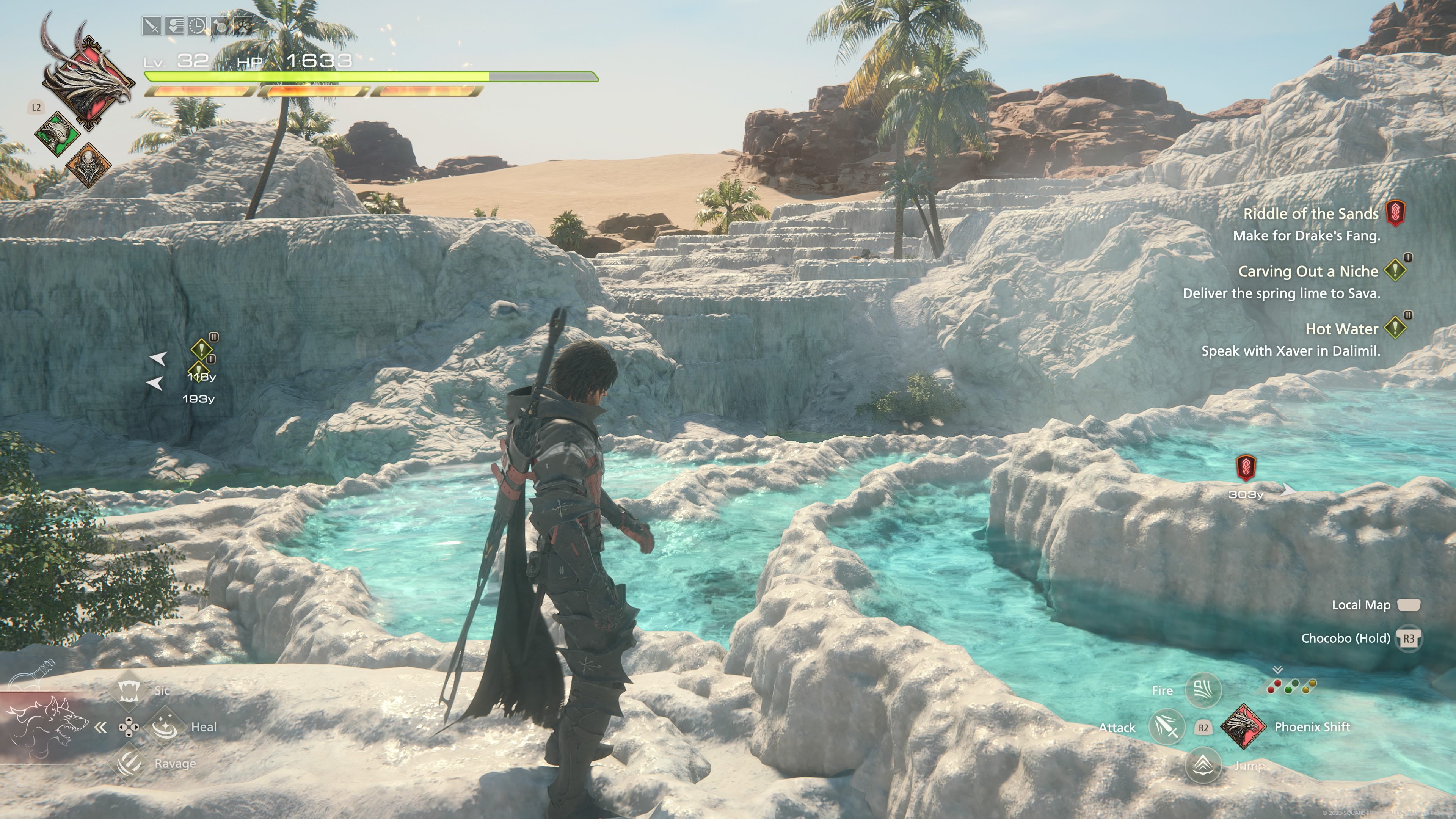Select the 118y side quest waypoint marker
This screenshot has width=1456, height=819.
point(201,349)
